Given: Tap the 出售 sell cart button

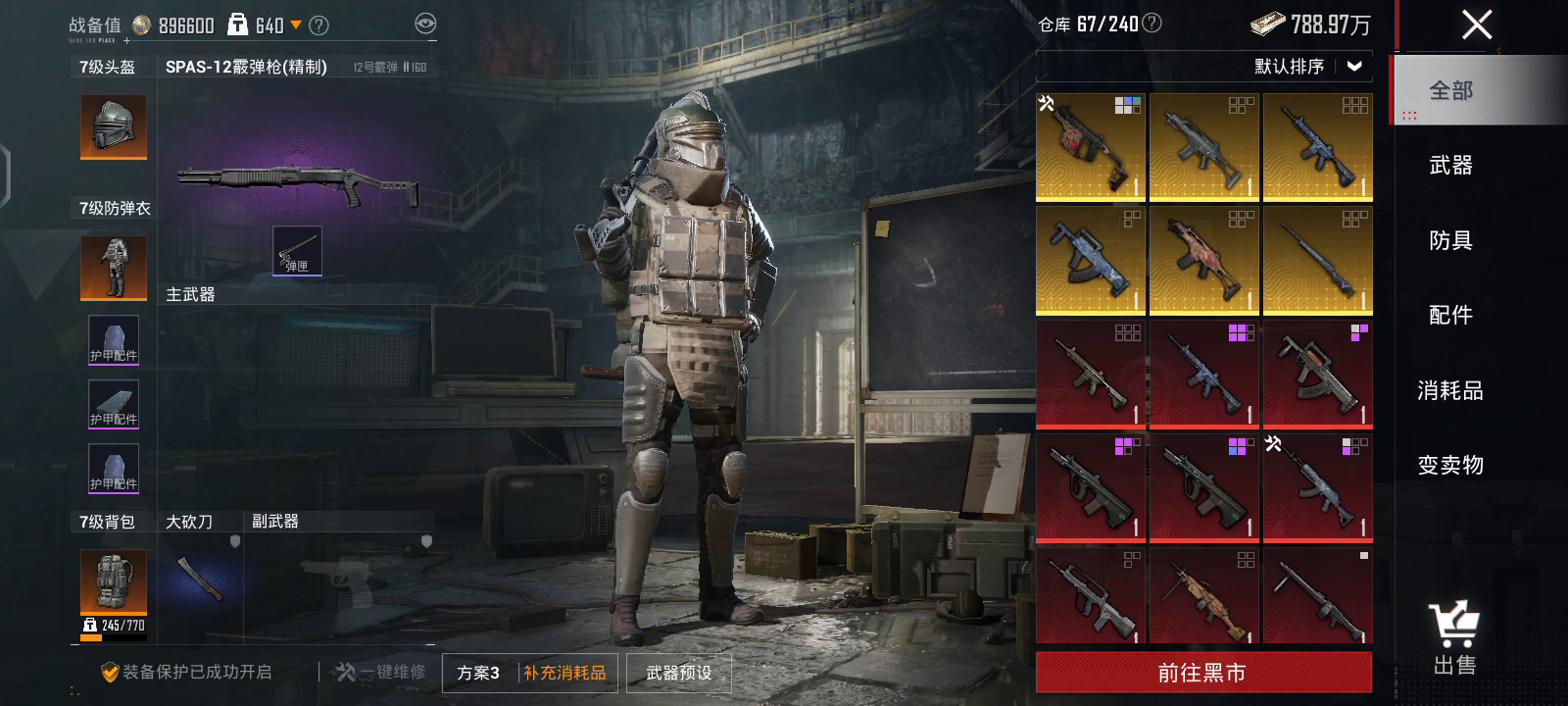Looking at the screenshot, I should coord(1454,638).
